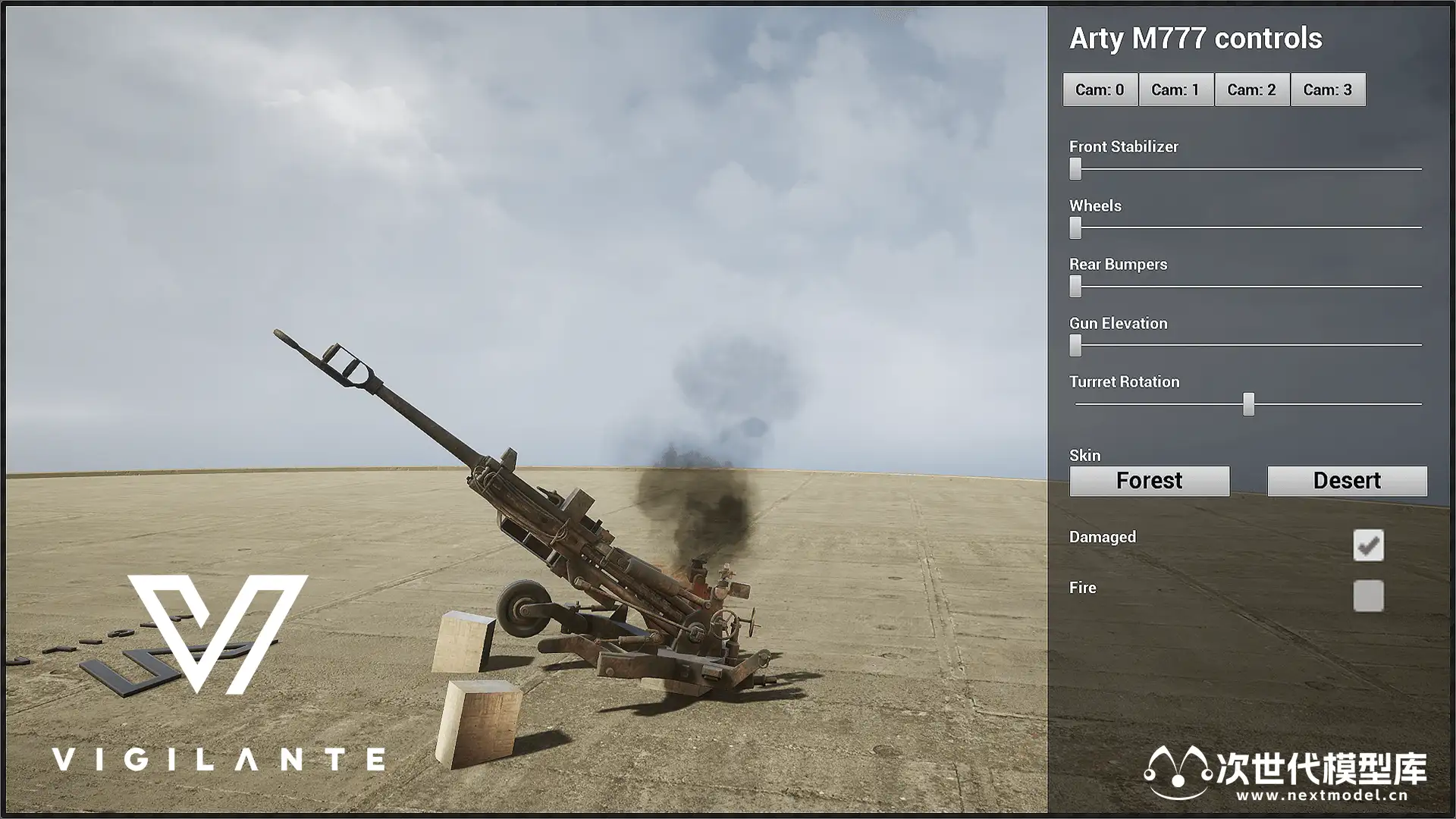
Task: Toggle the Damaged checkbox
Action: pyautogui.click(x=1368, y=545)
